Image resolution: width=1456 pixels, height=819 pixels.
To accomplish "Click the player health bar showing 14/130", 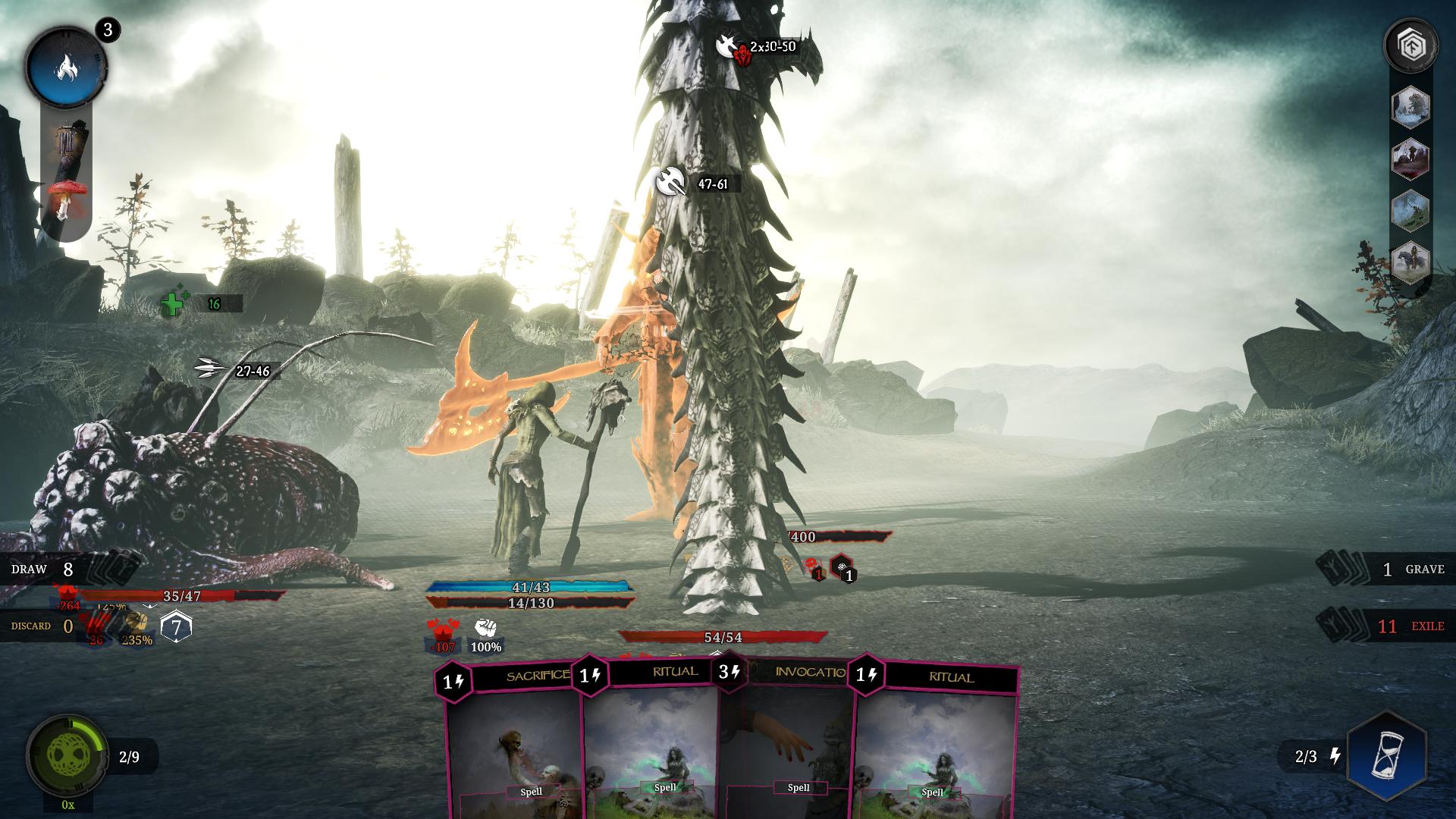I will tap(531, 604).
